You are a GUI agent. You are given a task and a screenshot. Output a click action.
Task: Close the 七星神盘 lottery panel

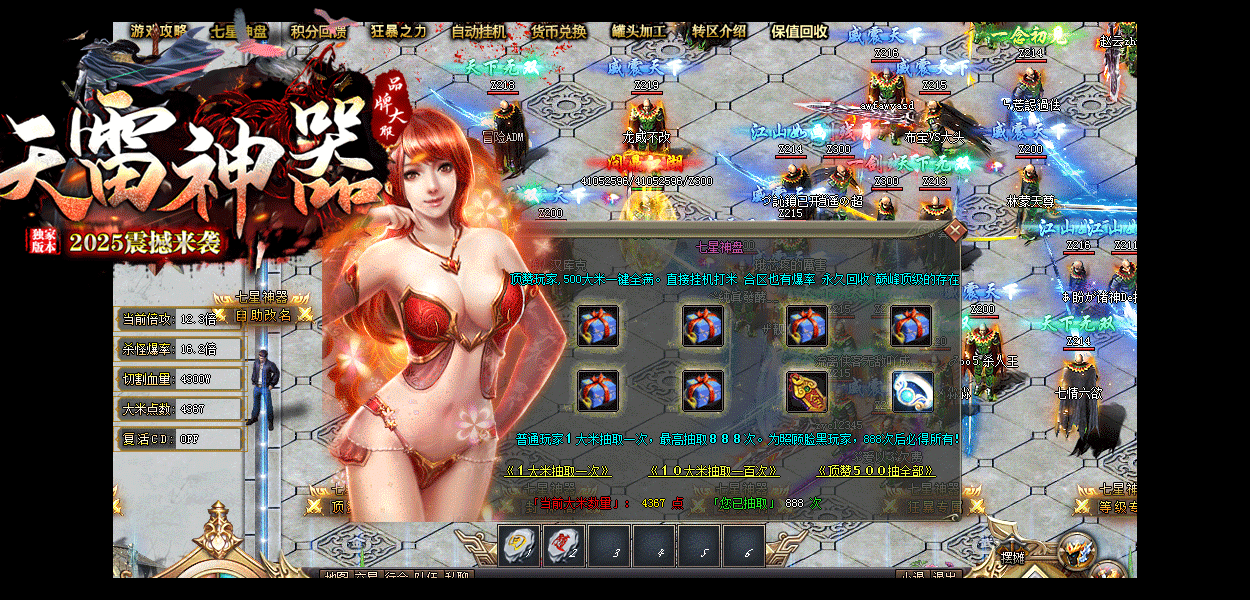pyautogui.click(x=955, y=231)
